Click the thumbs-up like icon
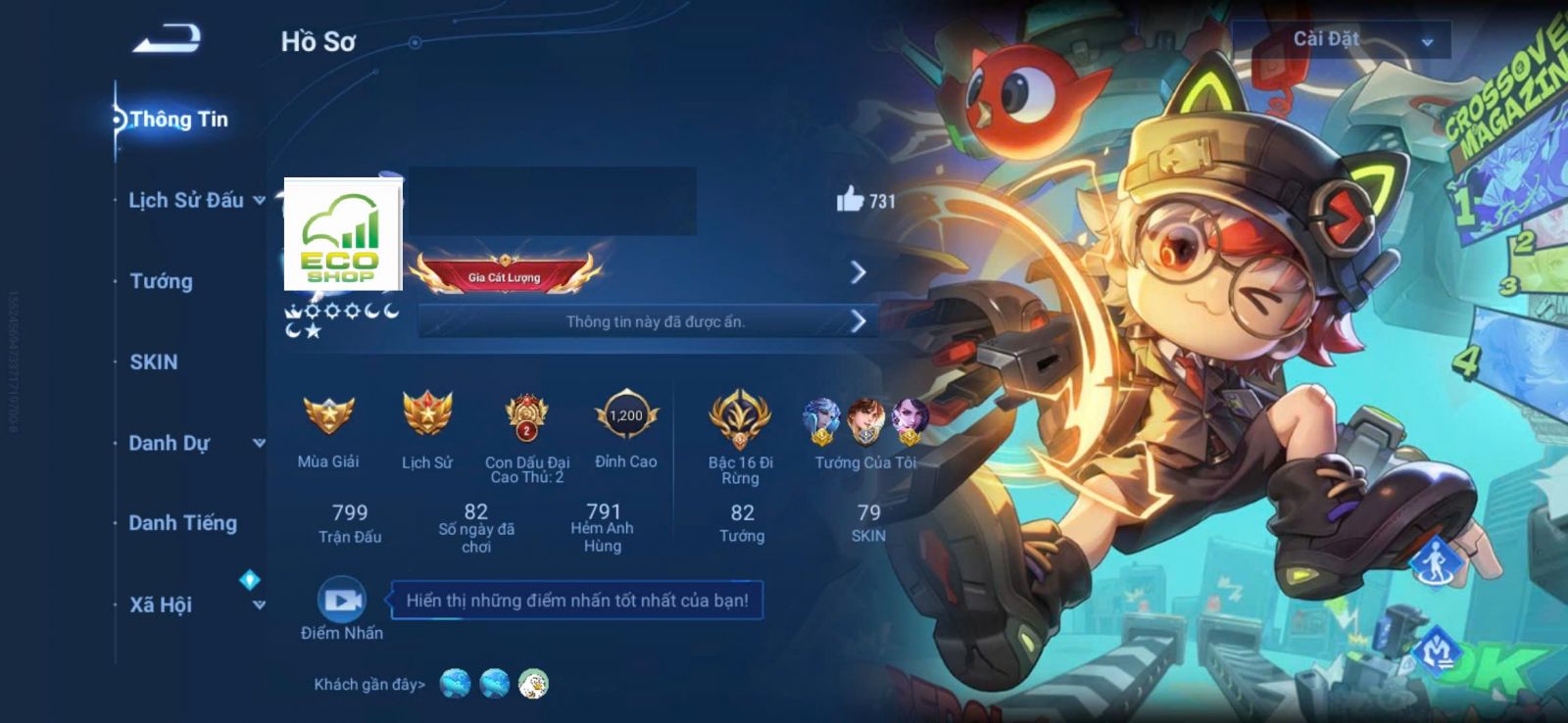Image resolution: width=1568 pixels, height=723 pixels. click(850, 200)
